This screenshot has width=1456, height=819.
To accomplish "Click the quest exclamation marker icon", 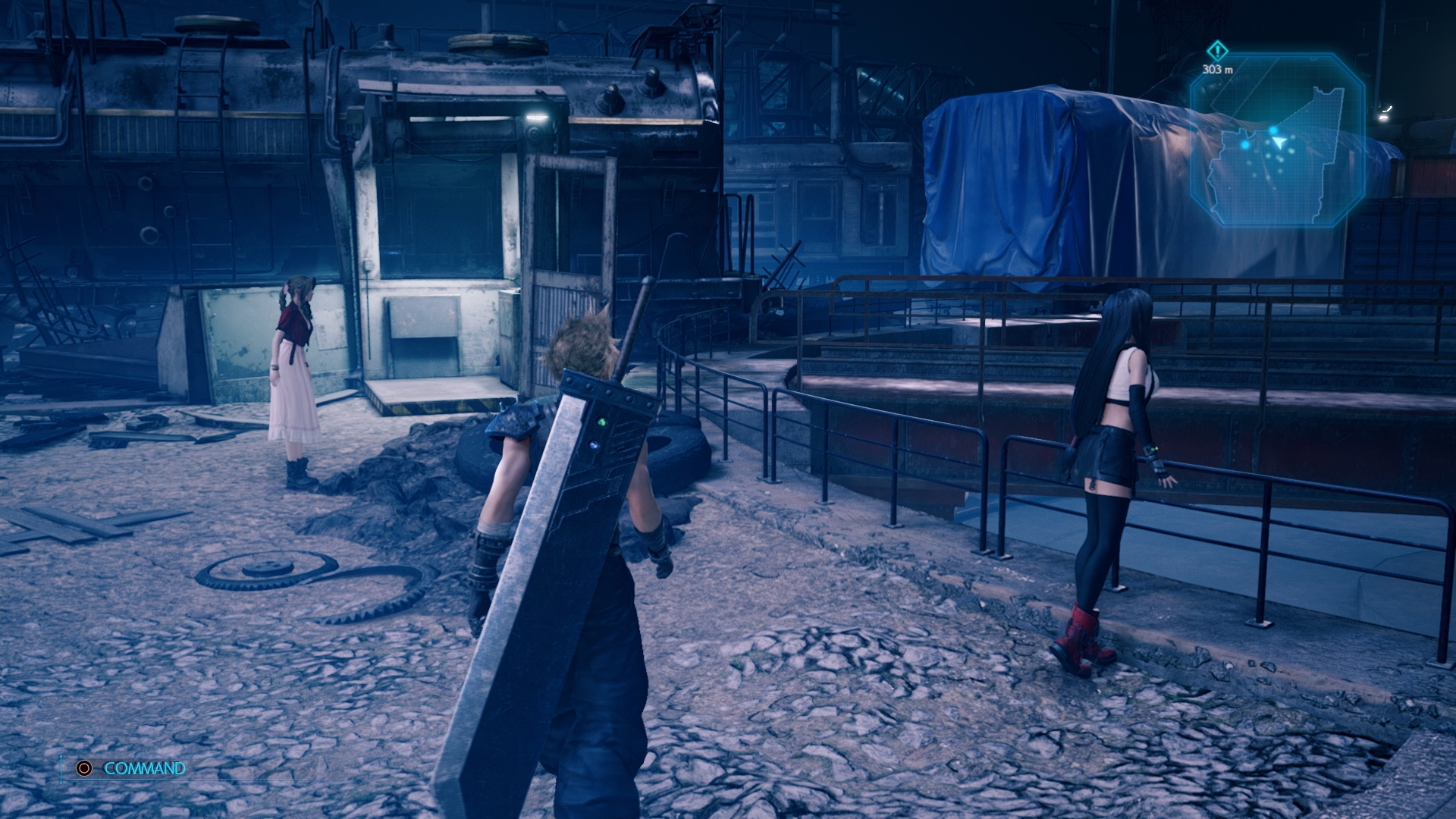I will (1217, 51).
